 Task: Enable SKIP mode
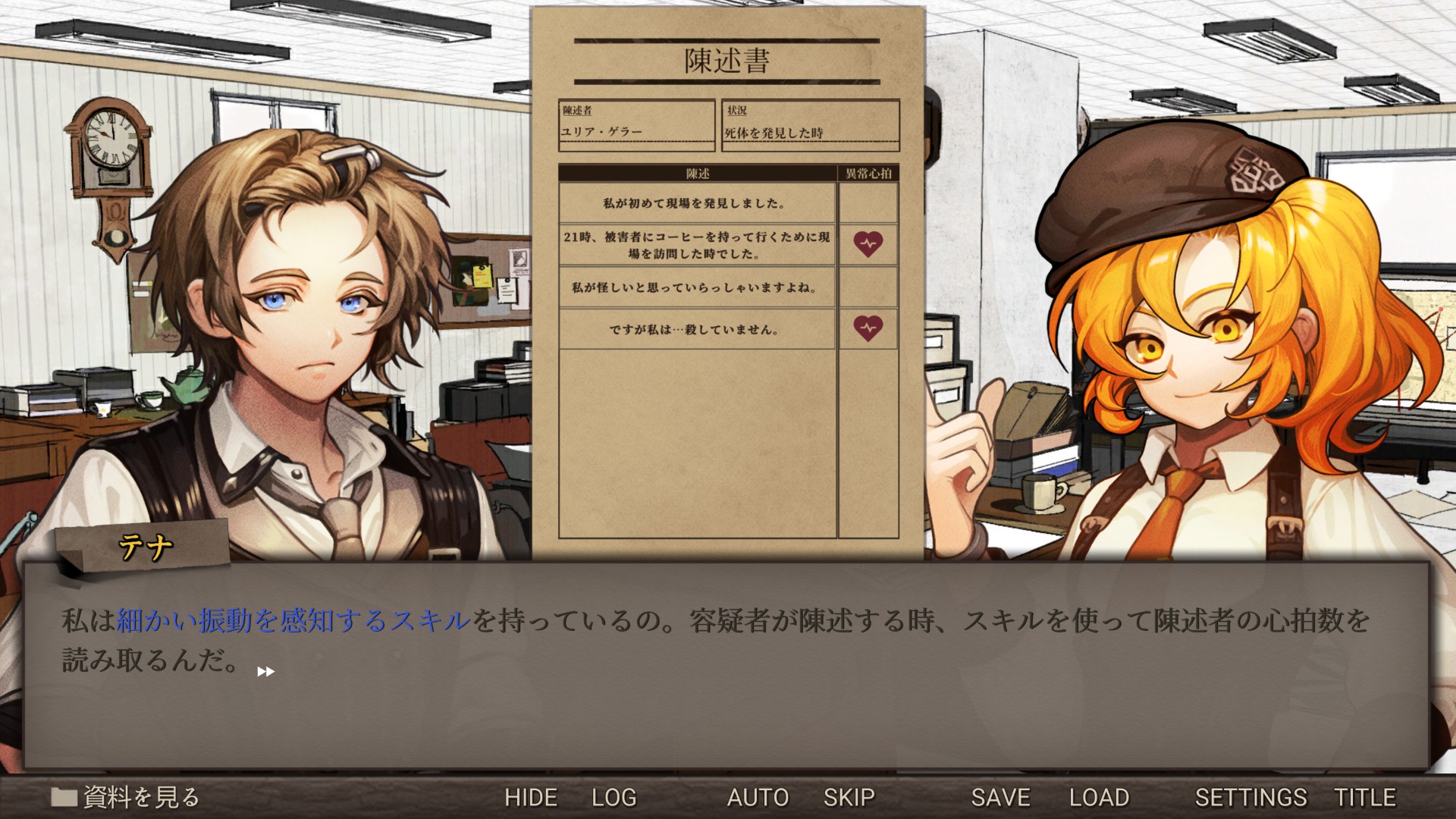click(x=849, y=797)
